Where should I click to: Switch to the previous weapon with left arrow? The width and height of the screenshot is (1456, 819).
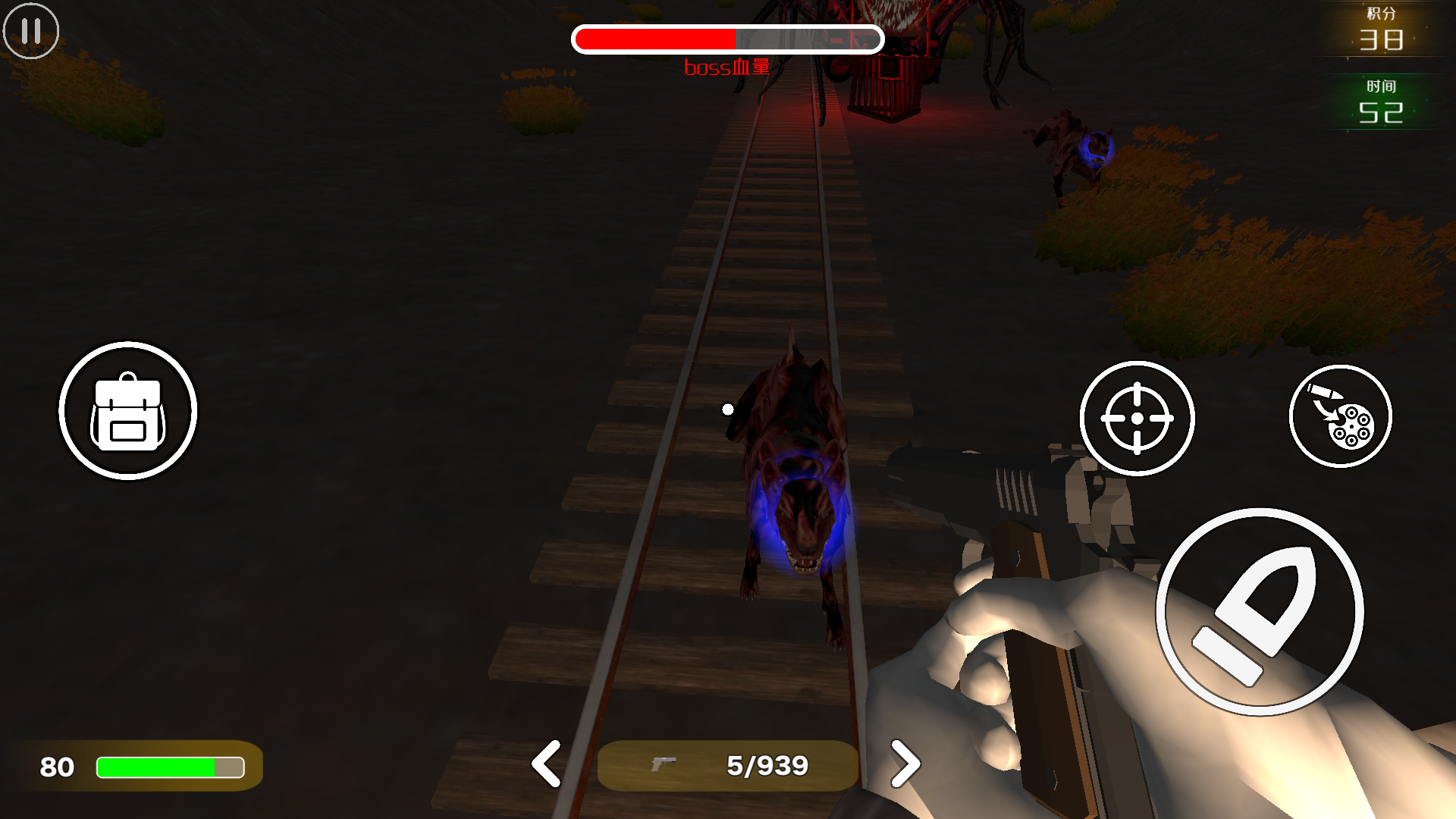[546, 764]
